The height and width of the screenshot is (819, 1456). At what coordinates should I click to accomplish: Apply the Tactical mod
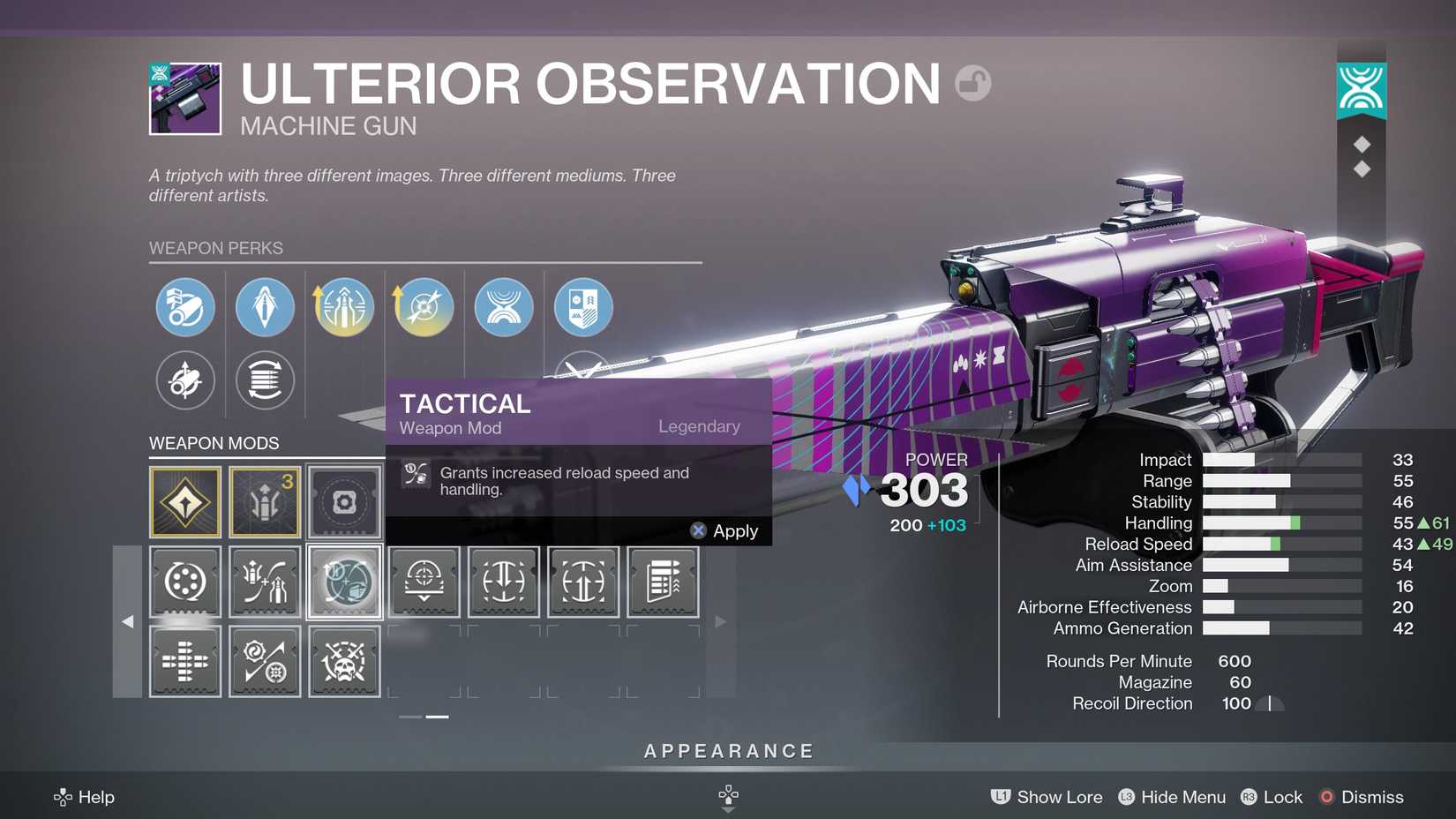tap(725, 530)
